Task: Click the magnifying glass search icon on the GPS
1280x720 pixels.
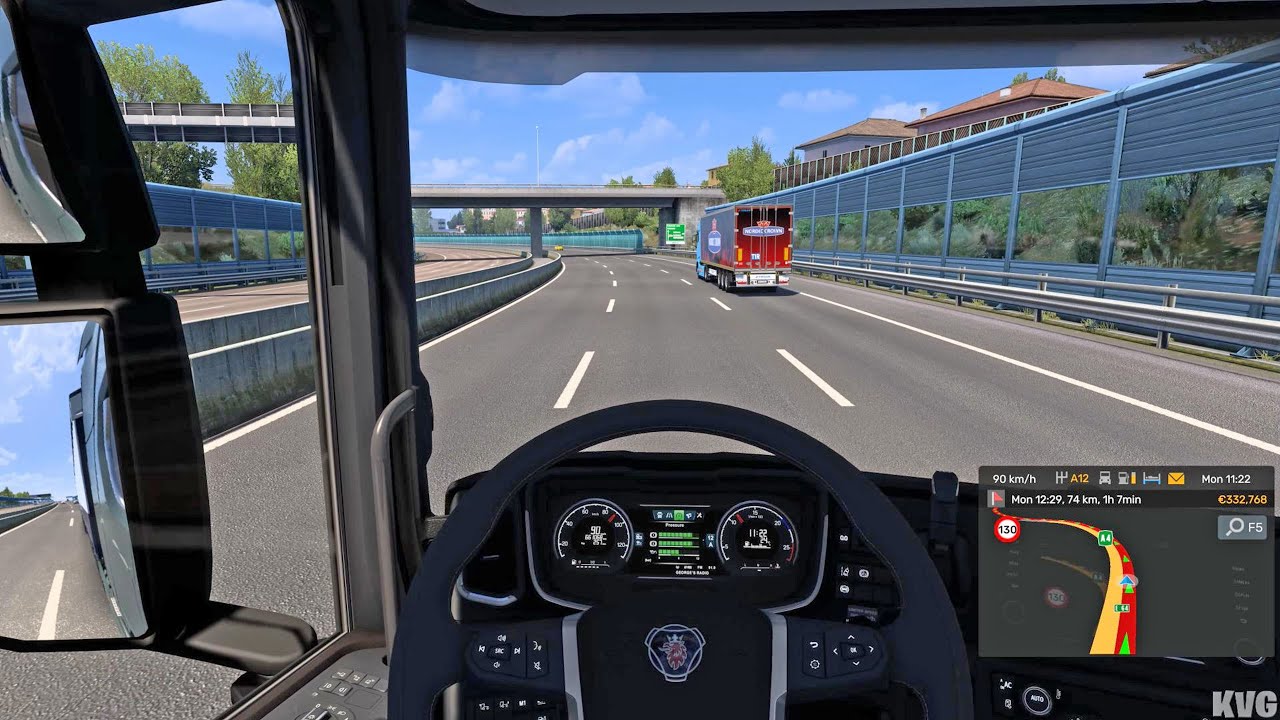Action: click(1235, 528)
